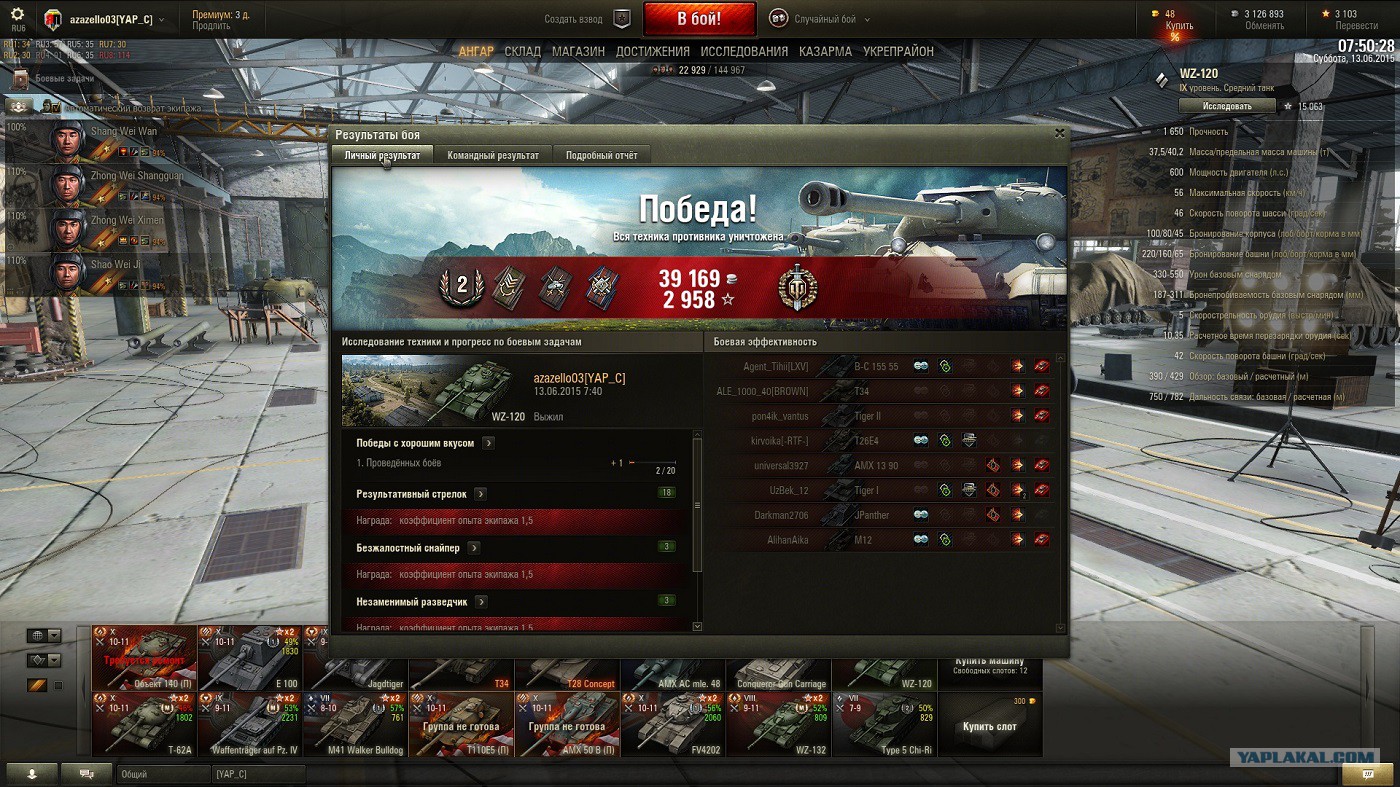The image size is (1400, 787).
Task: Open the Подробный отчёт tab
Action: point(601,155)
